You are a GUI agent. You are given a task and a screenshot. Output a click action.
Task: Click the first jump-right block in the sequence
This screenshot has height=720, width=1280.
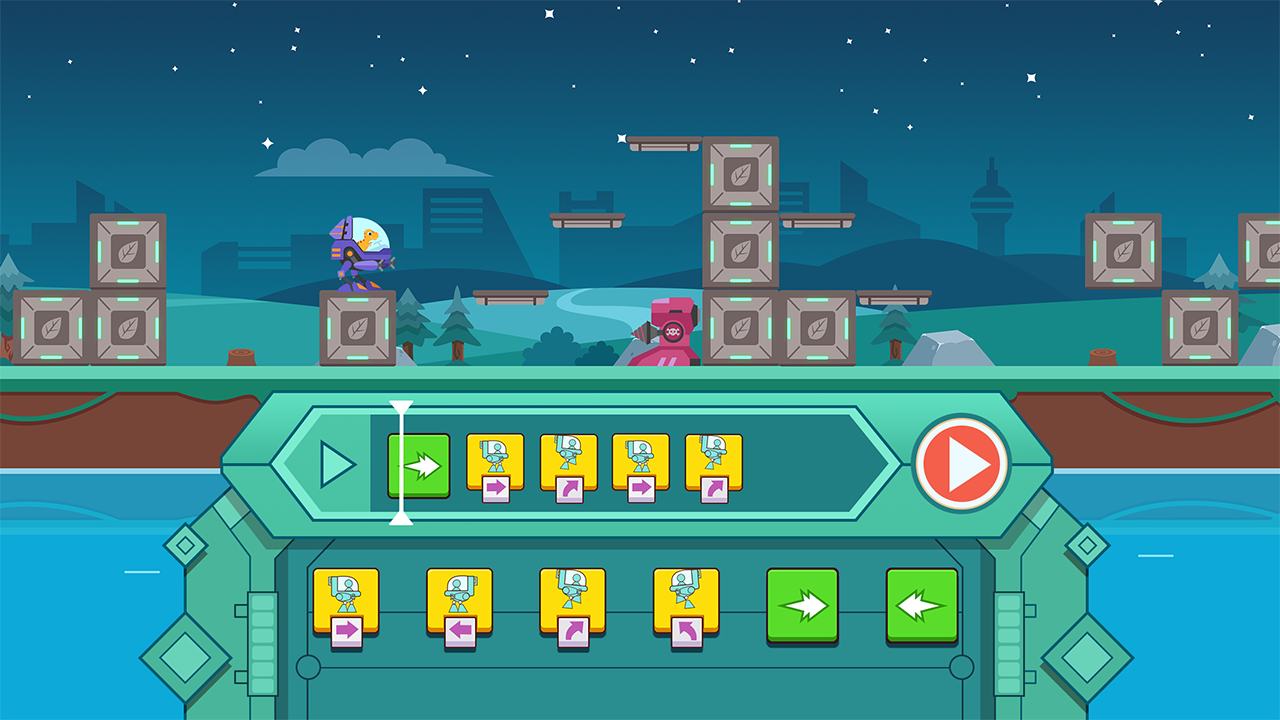(565, 463)
